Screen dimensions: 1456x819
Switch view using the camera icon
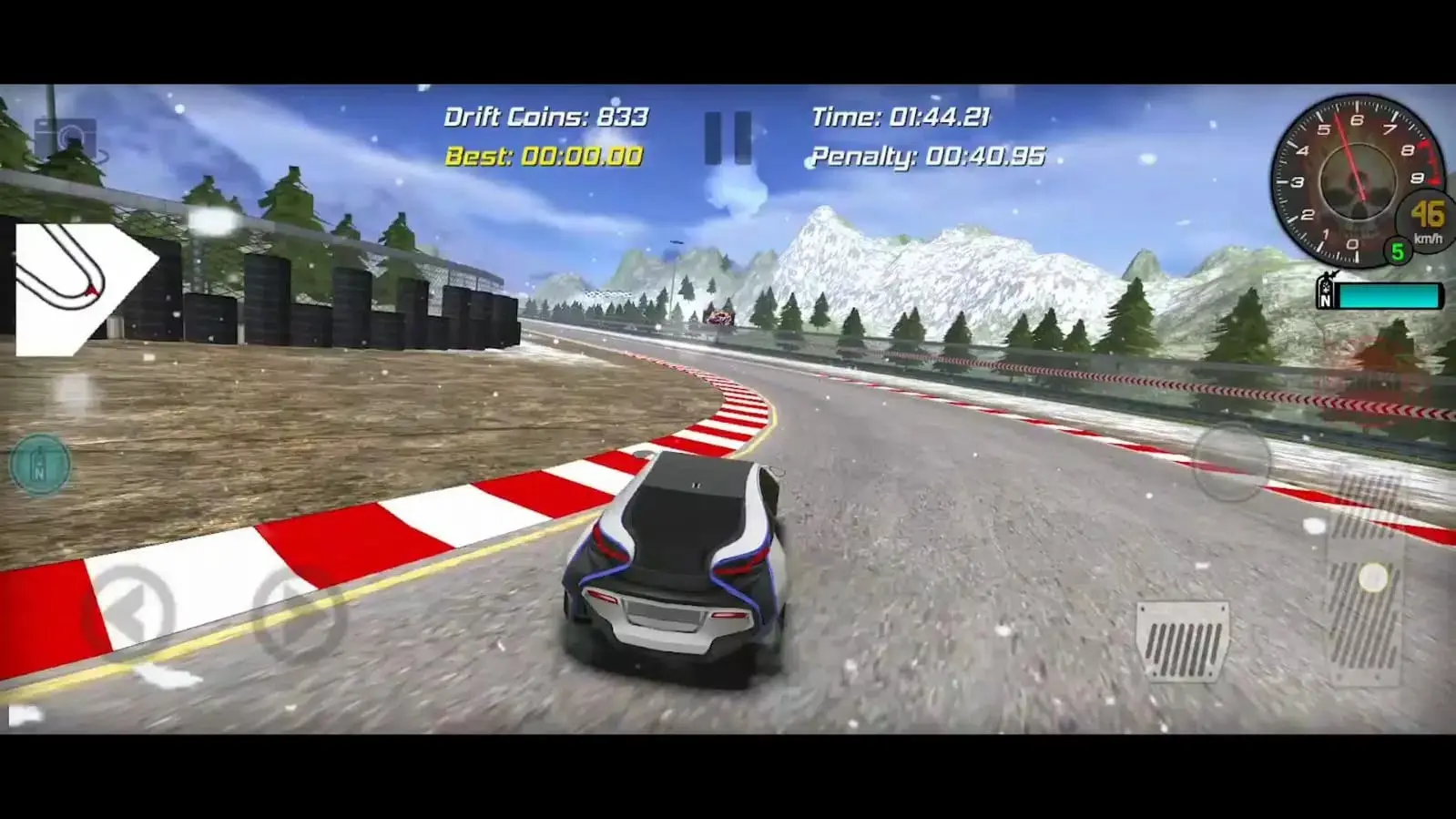click(65, 140)
